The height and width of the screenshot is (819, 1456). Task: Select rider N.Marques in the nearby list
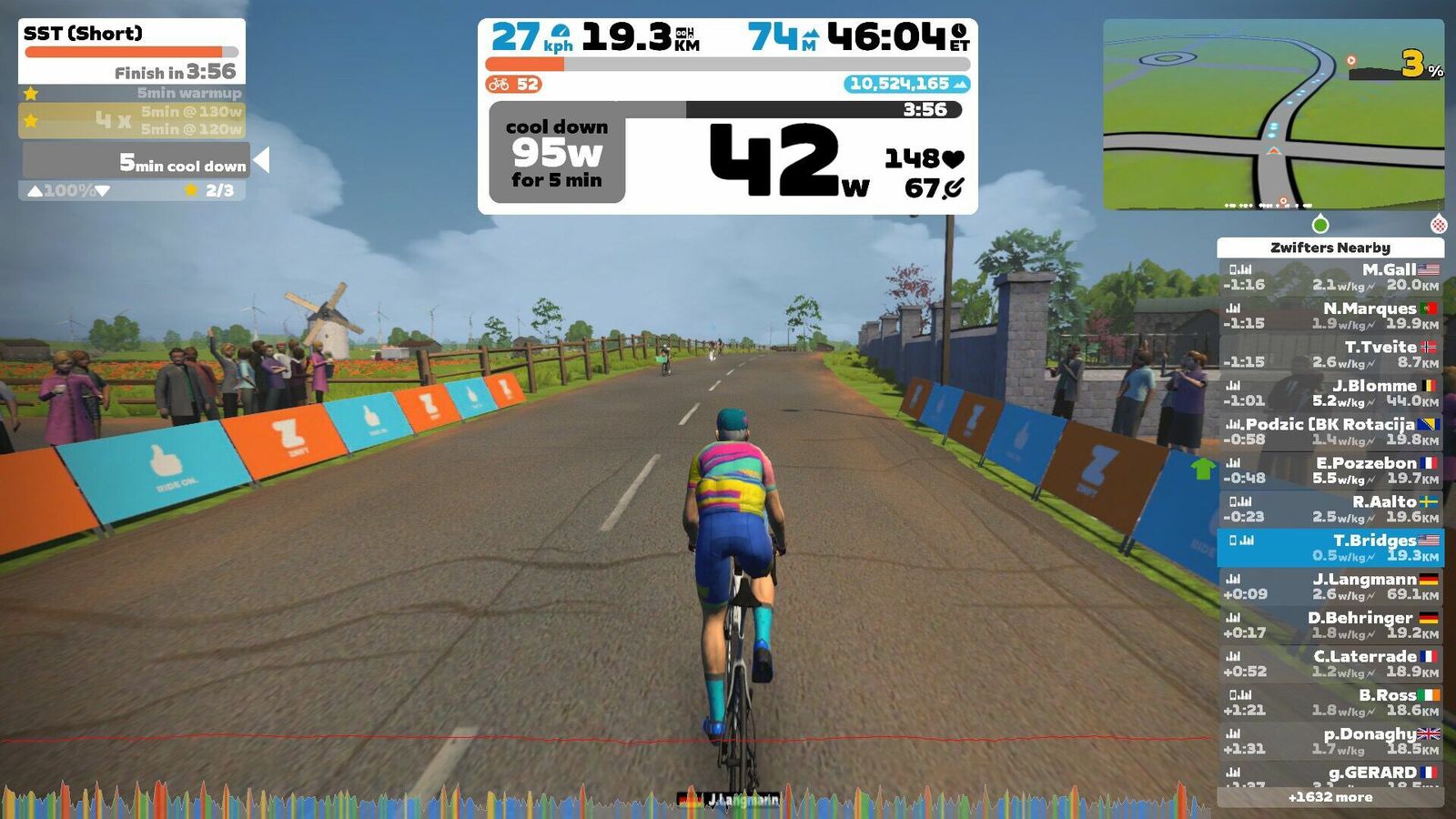pyautogui.click(x=1330, y=316)
